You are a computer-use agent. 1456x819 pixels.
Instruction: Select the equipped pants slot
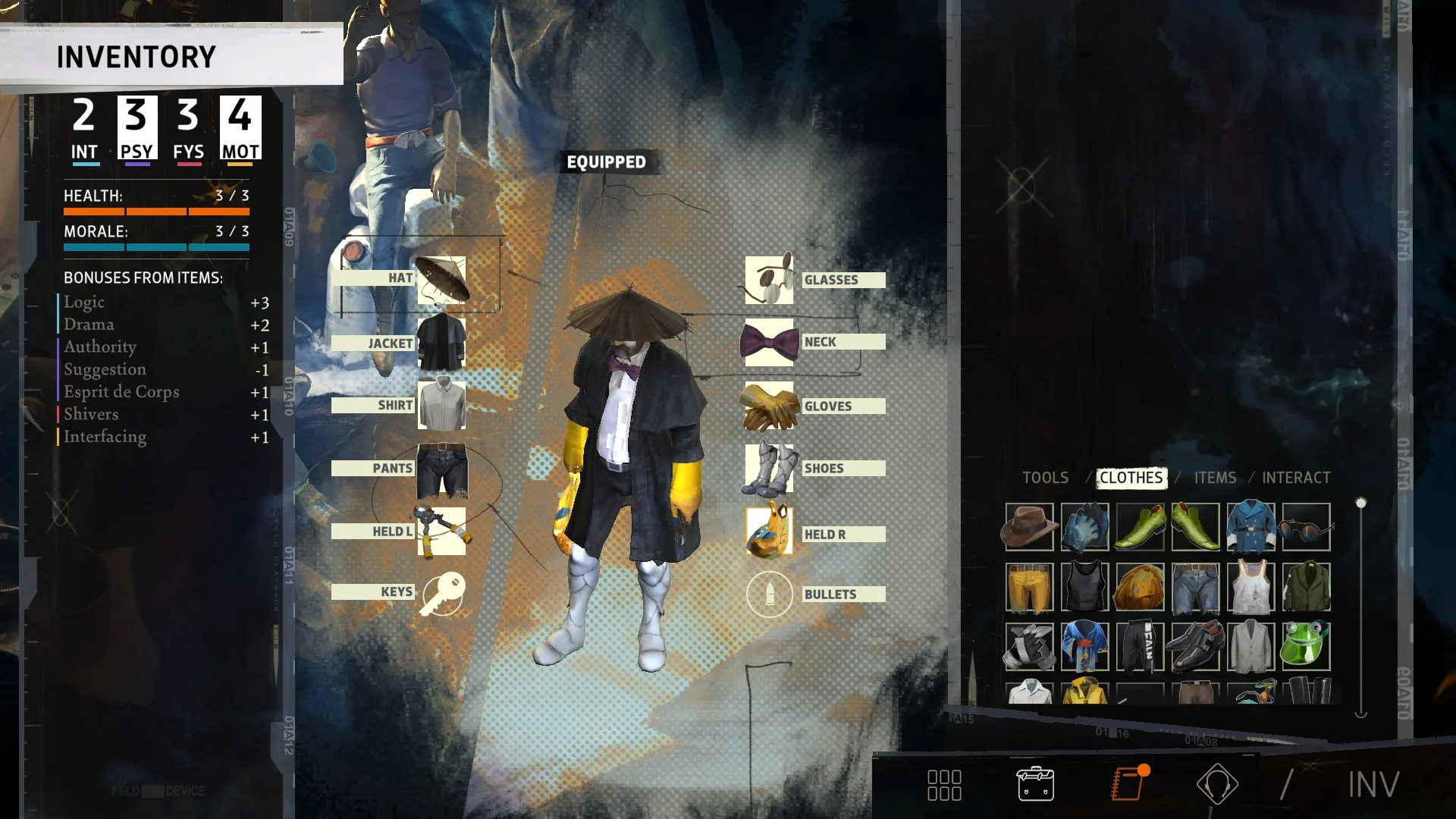point(441,469)
